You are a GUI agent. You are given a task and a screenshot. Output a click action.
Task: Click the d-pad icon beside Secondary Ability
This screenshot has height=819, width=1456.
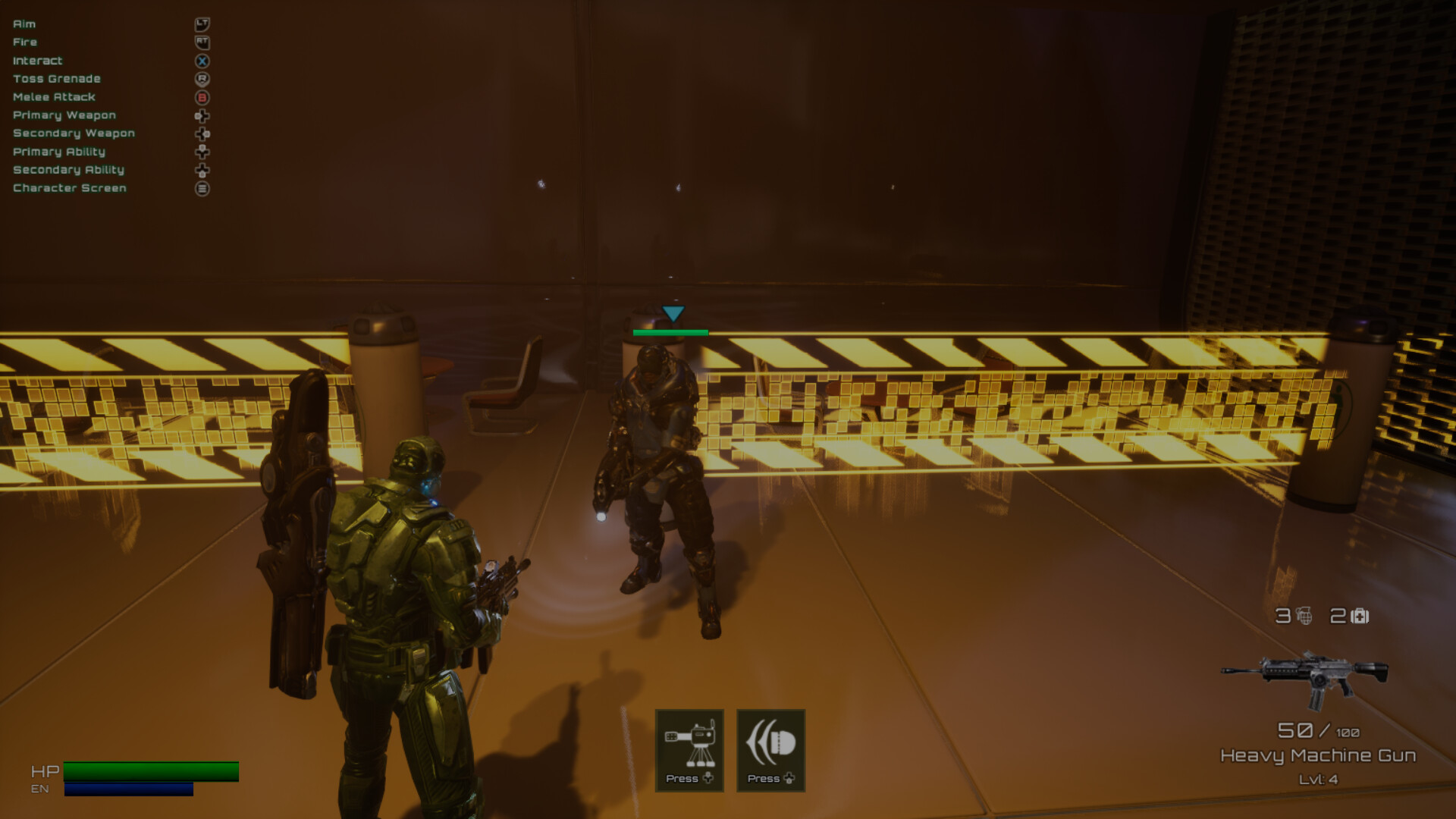pyautogui.click(x=202, y=170)
